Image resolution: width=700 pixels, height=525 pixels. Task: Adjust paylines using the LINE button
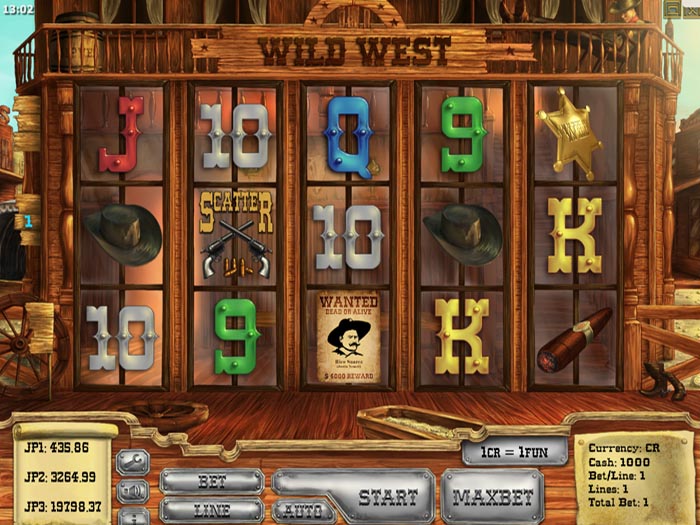pos(211,510)
